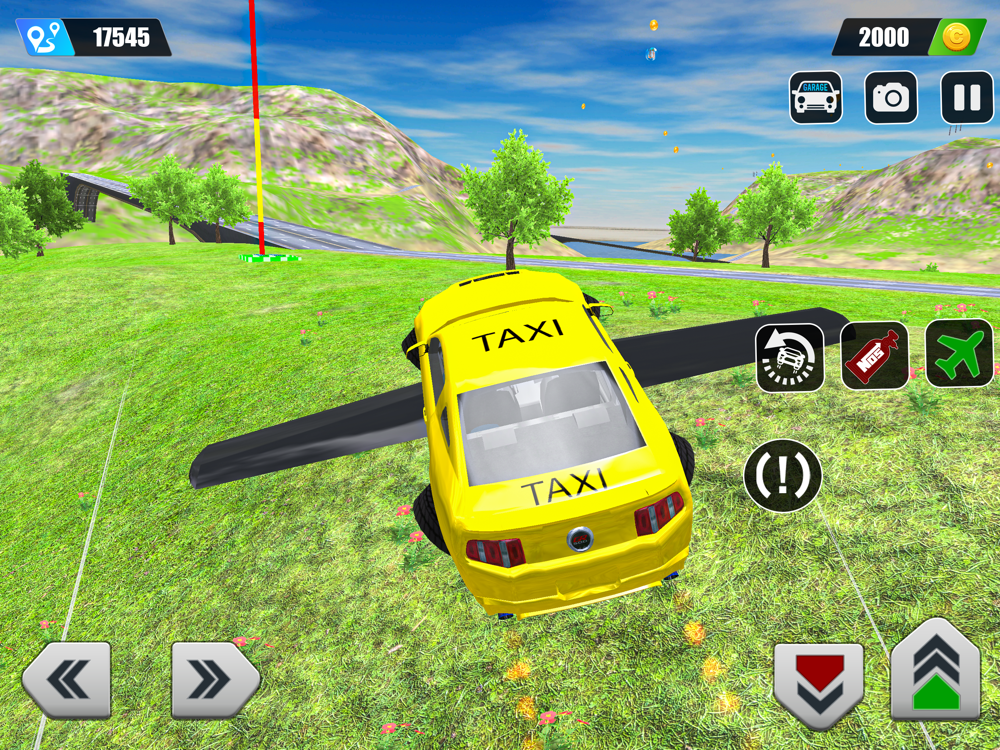
Task: Tap the camera view button
Action: click(891, 98)
